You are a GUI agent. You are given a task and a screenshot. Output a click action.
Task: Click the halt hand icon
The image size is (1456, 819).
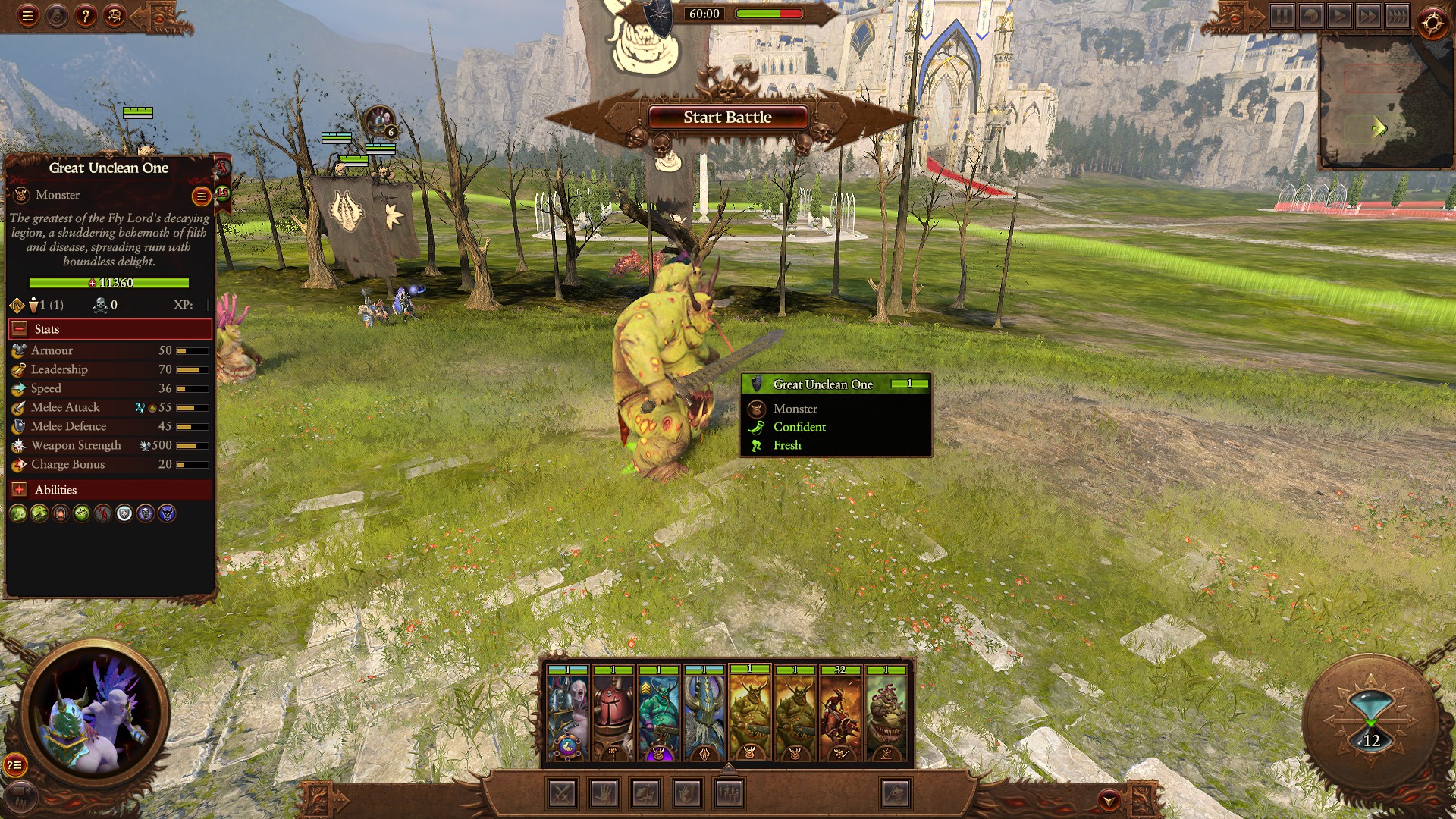(x=604, y=795)
